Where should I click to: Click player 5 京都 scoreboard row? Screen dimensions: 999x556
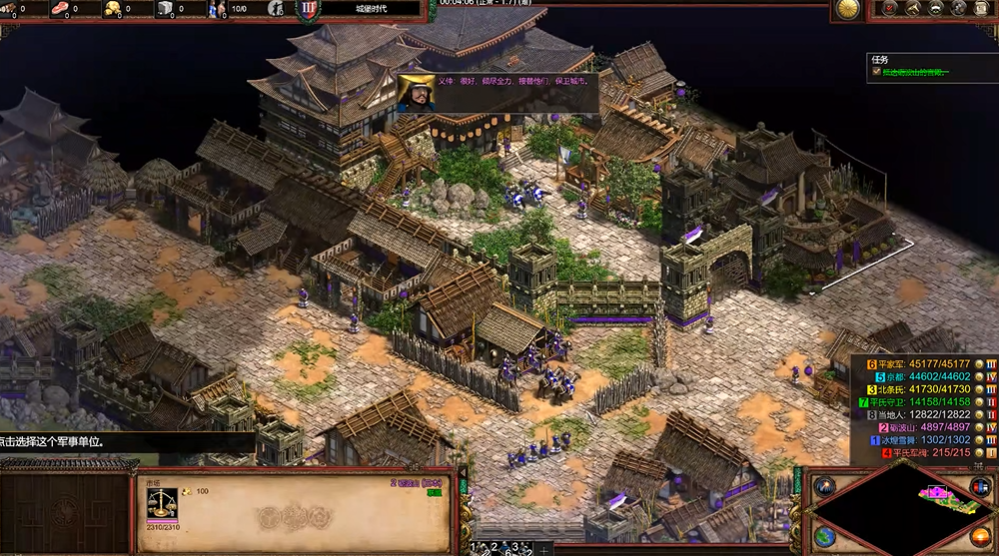(920, 377)
